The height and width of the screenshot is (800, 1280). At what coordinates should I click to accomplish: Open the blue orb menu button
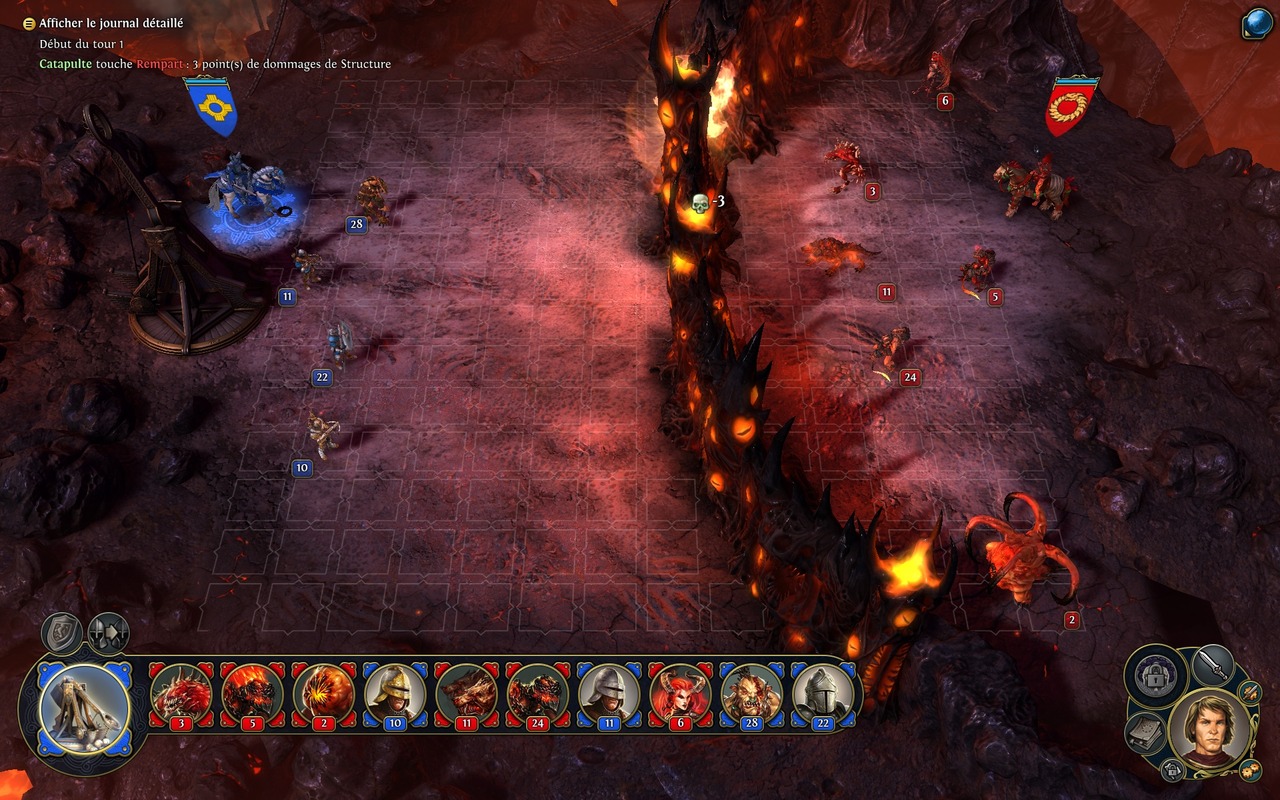click(1256, 24)
